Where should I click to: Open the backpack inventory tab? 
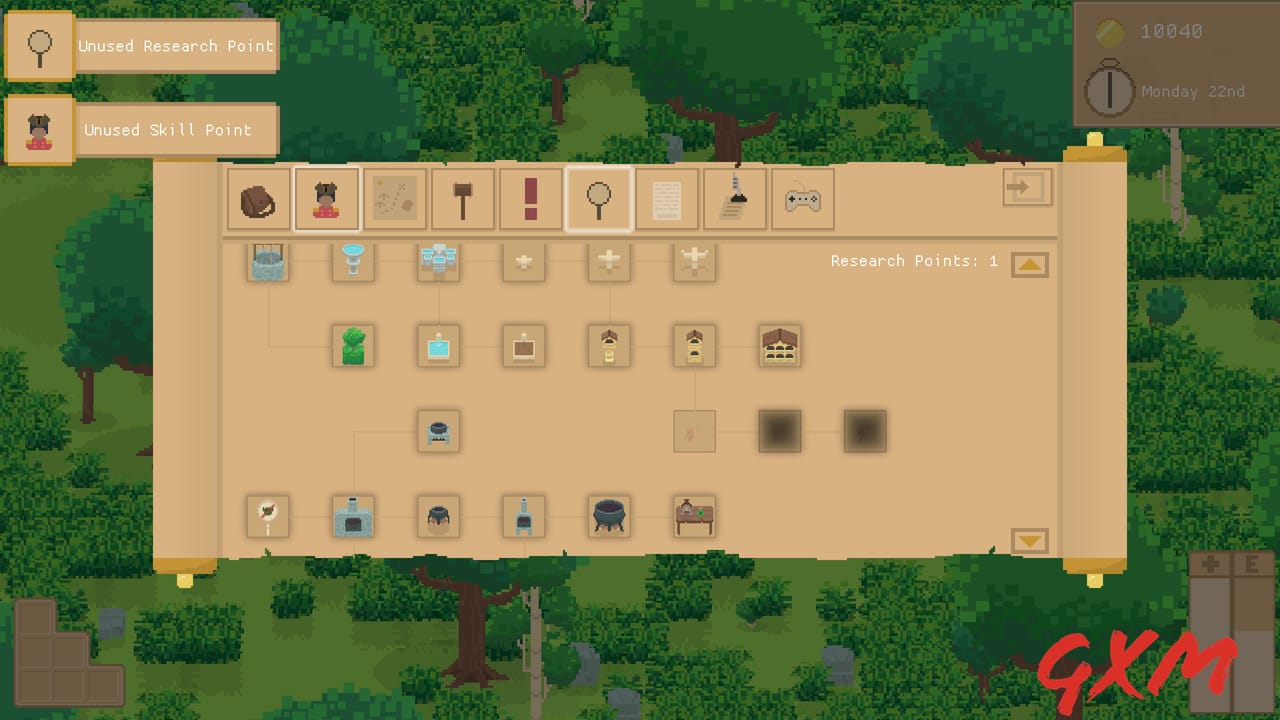259,199
